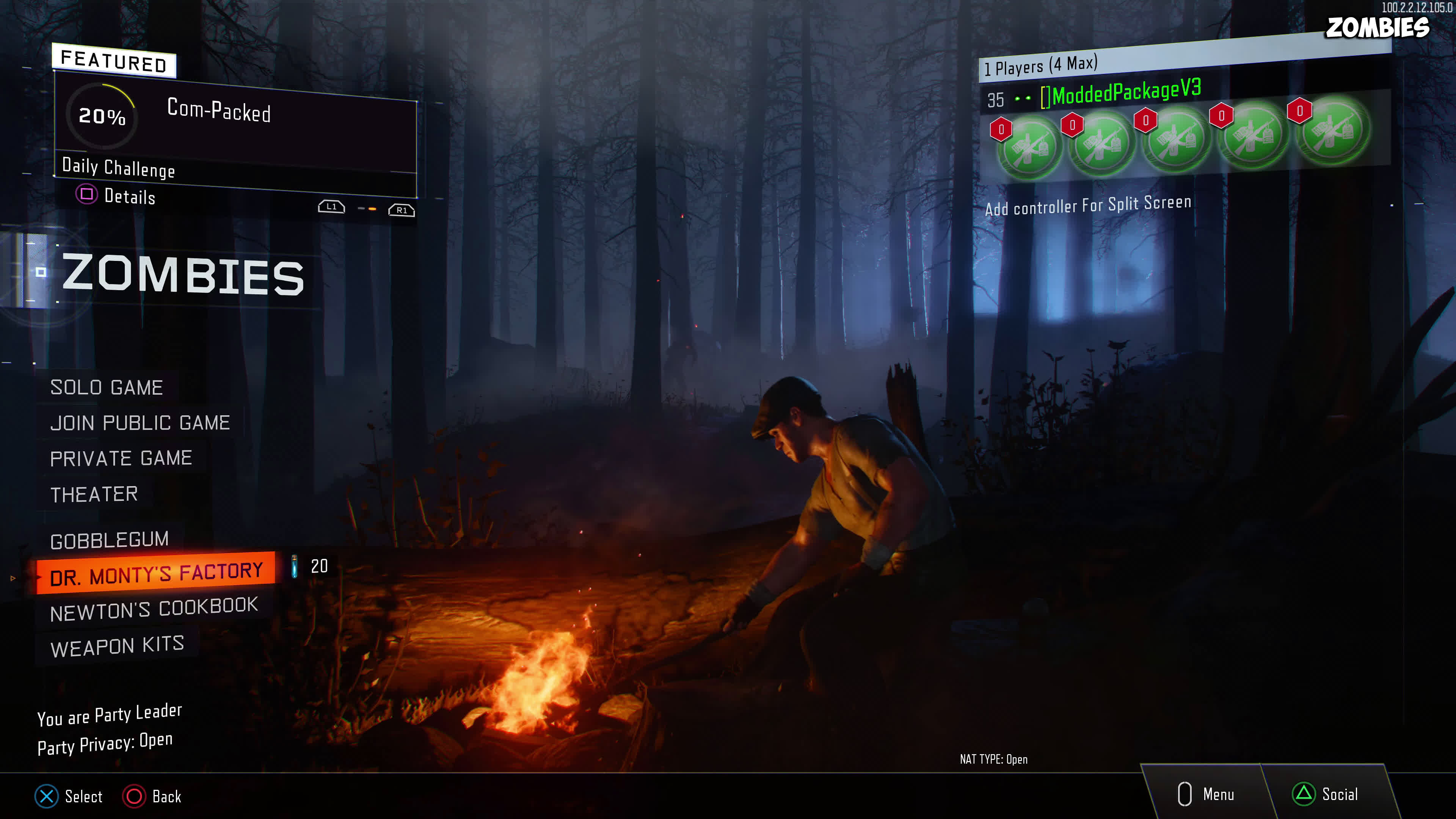Image resolution: width=1456 pixels, height=819 pixels.
Task: Enter the Theater menu
Action: [94, 494]
